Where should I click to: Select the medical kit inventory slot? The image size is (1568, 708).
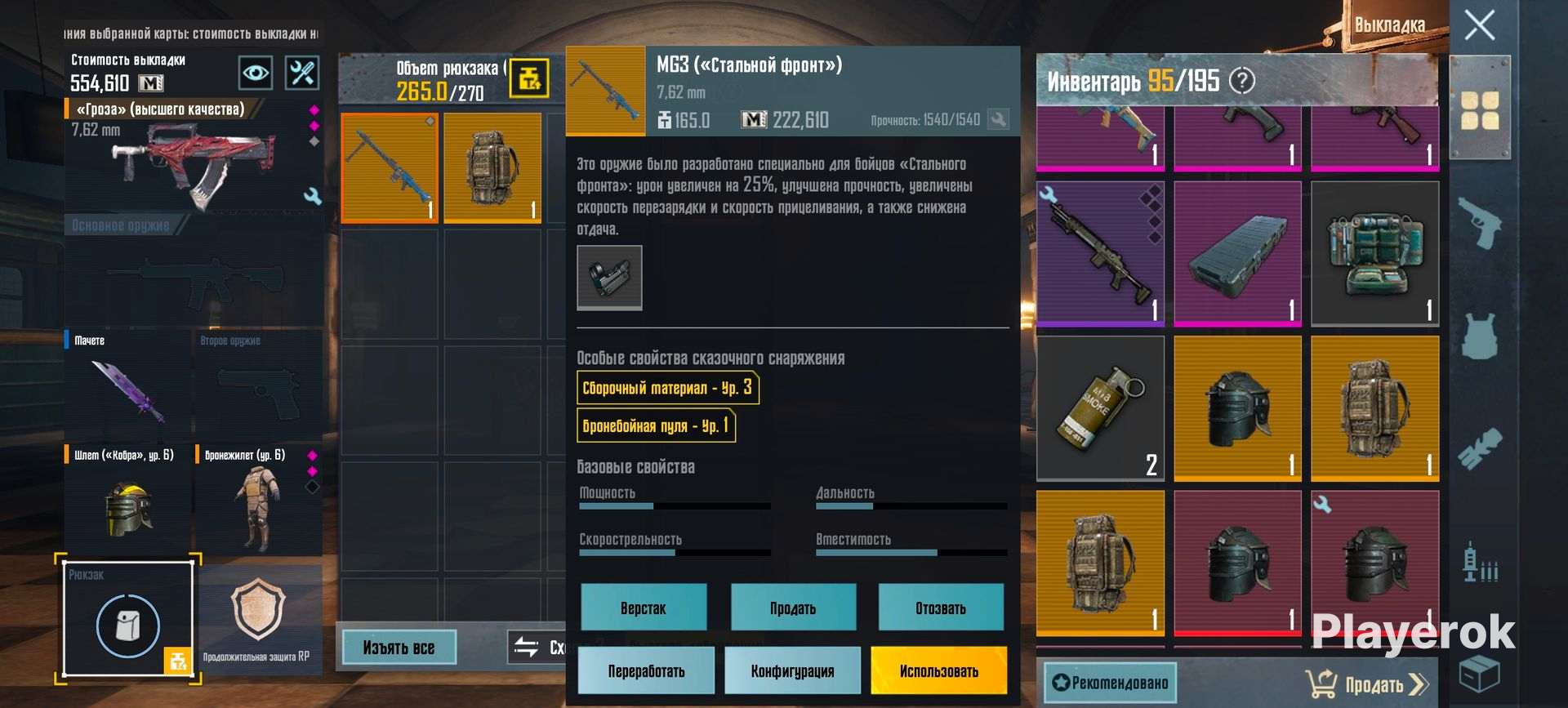pyautogui.click(x=1374, y=253)
